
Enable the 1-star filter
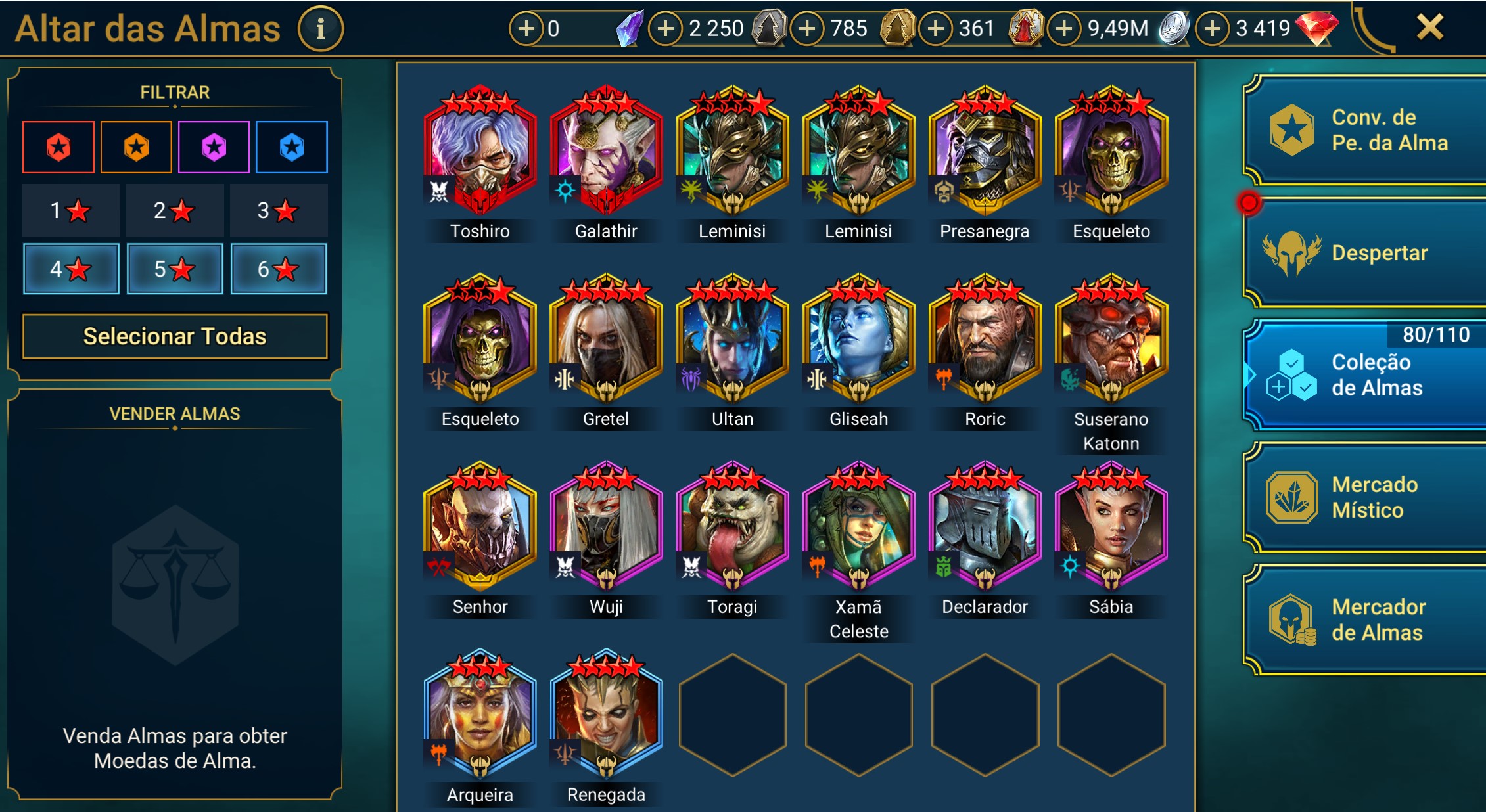pyautogui.click(x=71, y=210)
